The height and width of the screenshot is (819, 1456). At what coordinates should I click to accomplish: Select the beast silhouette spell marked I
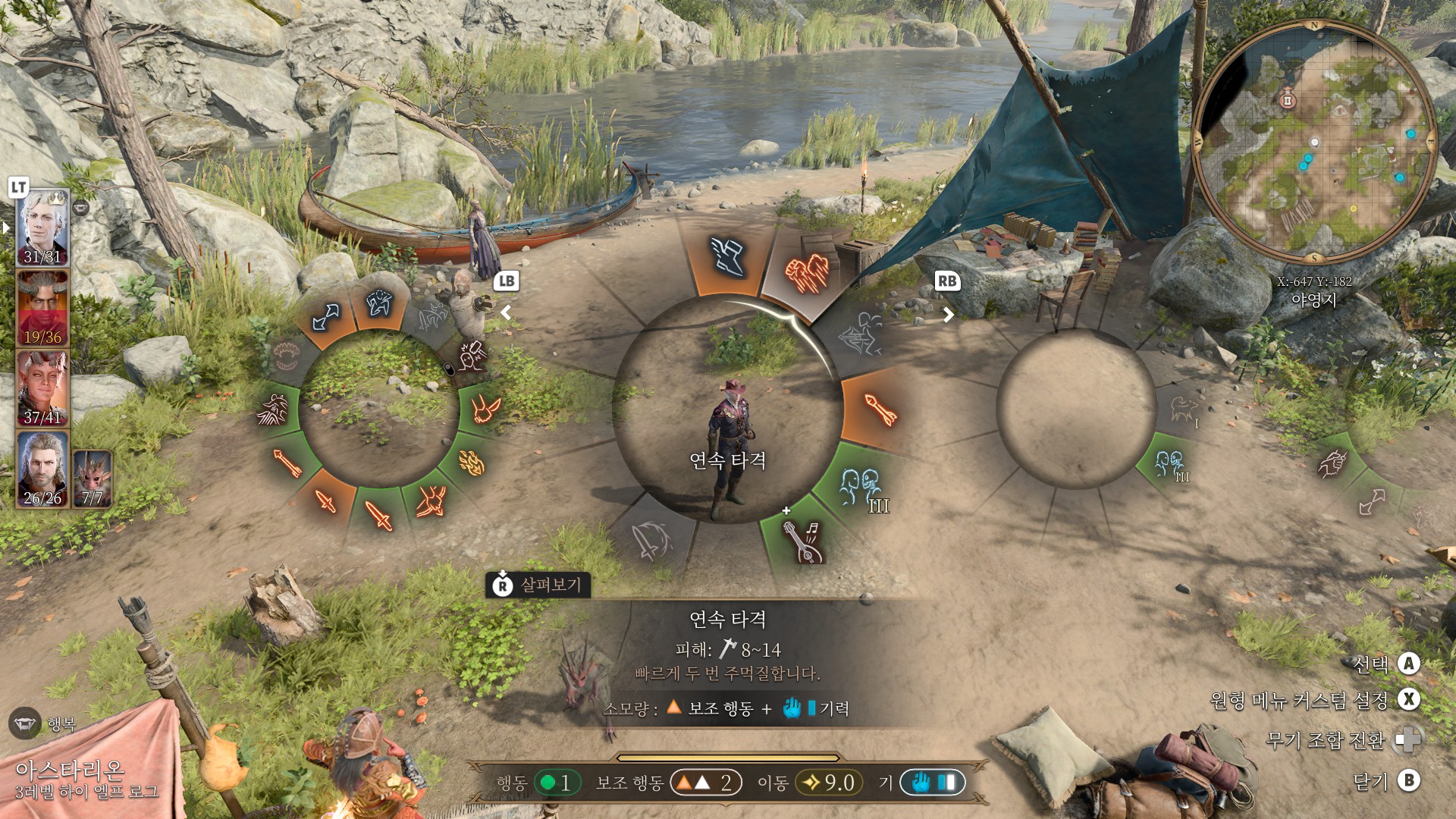coord(1183,410)
